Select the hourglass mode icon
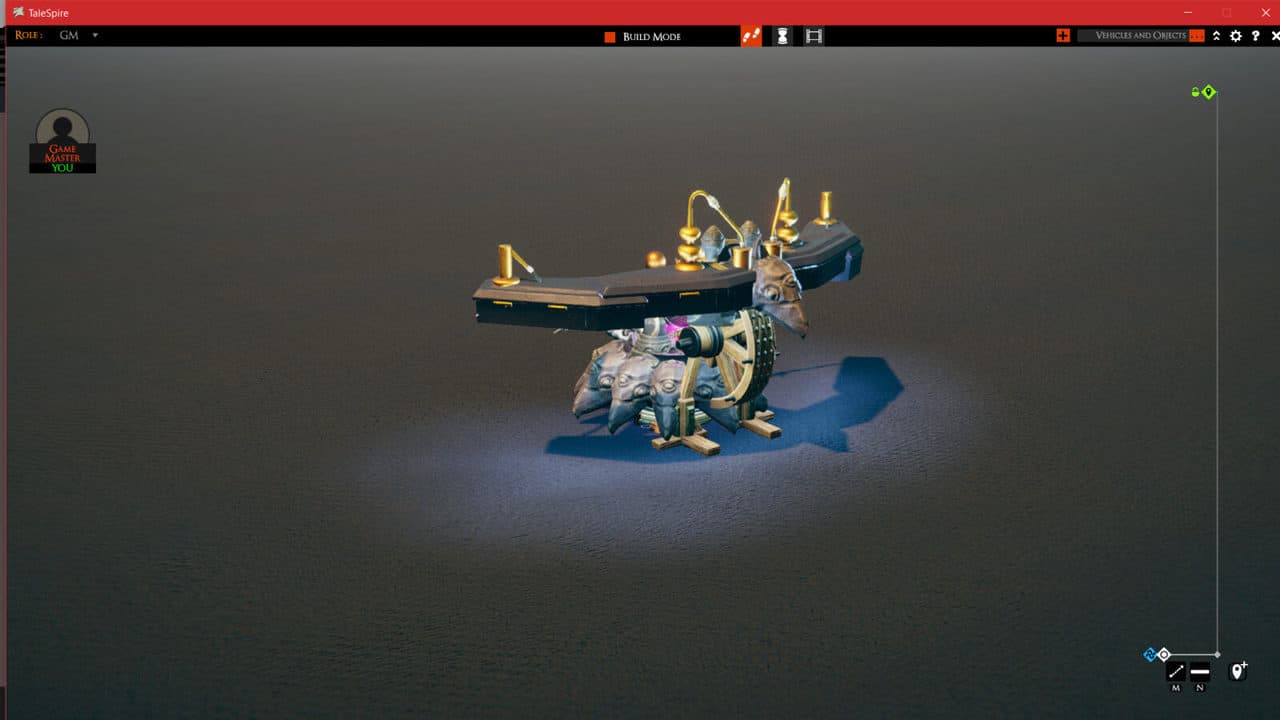 coord(782,36)
